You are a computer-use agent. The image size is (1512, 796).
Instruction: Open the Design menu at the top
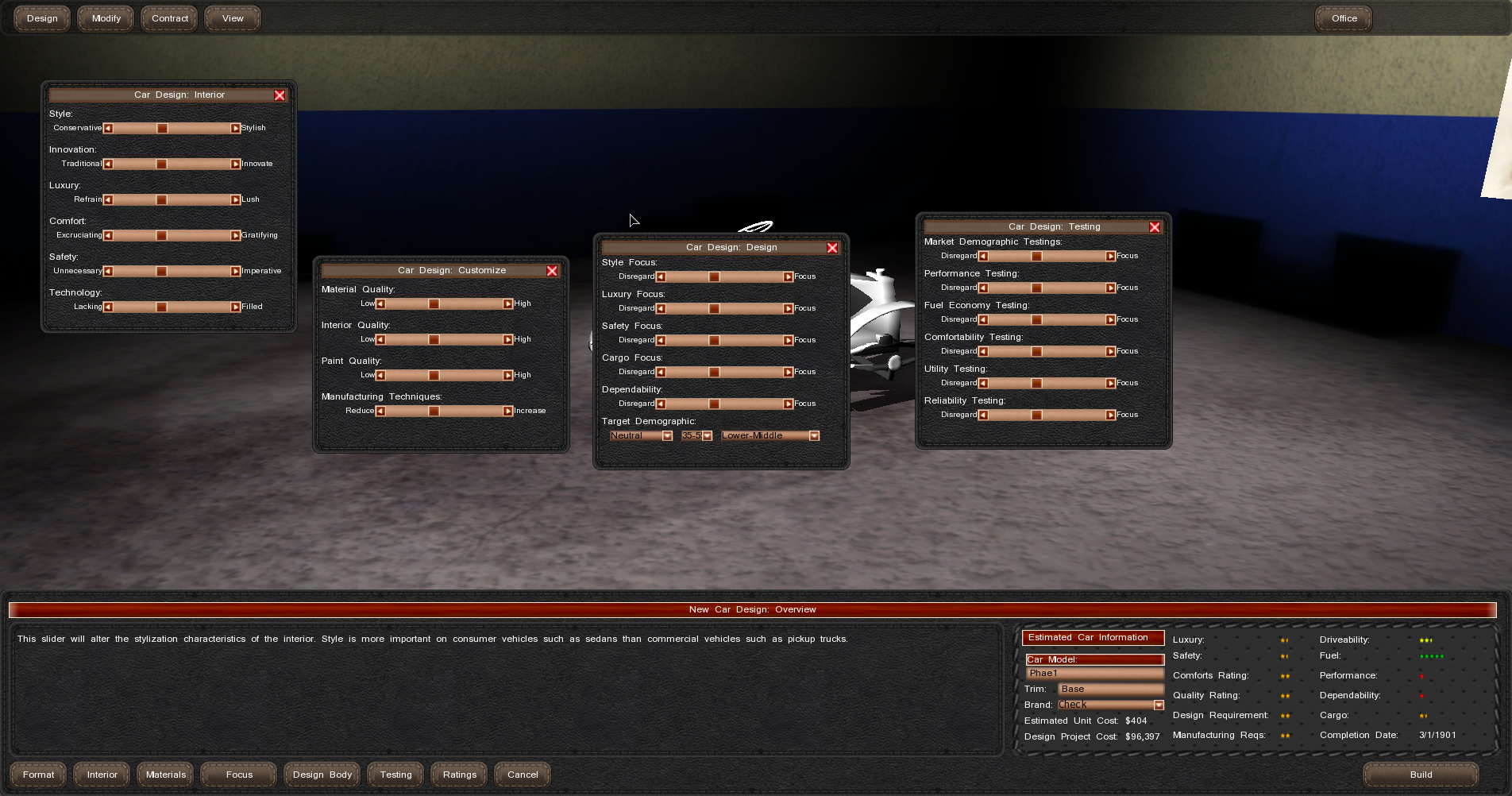tap(42, 18)
